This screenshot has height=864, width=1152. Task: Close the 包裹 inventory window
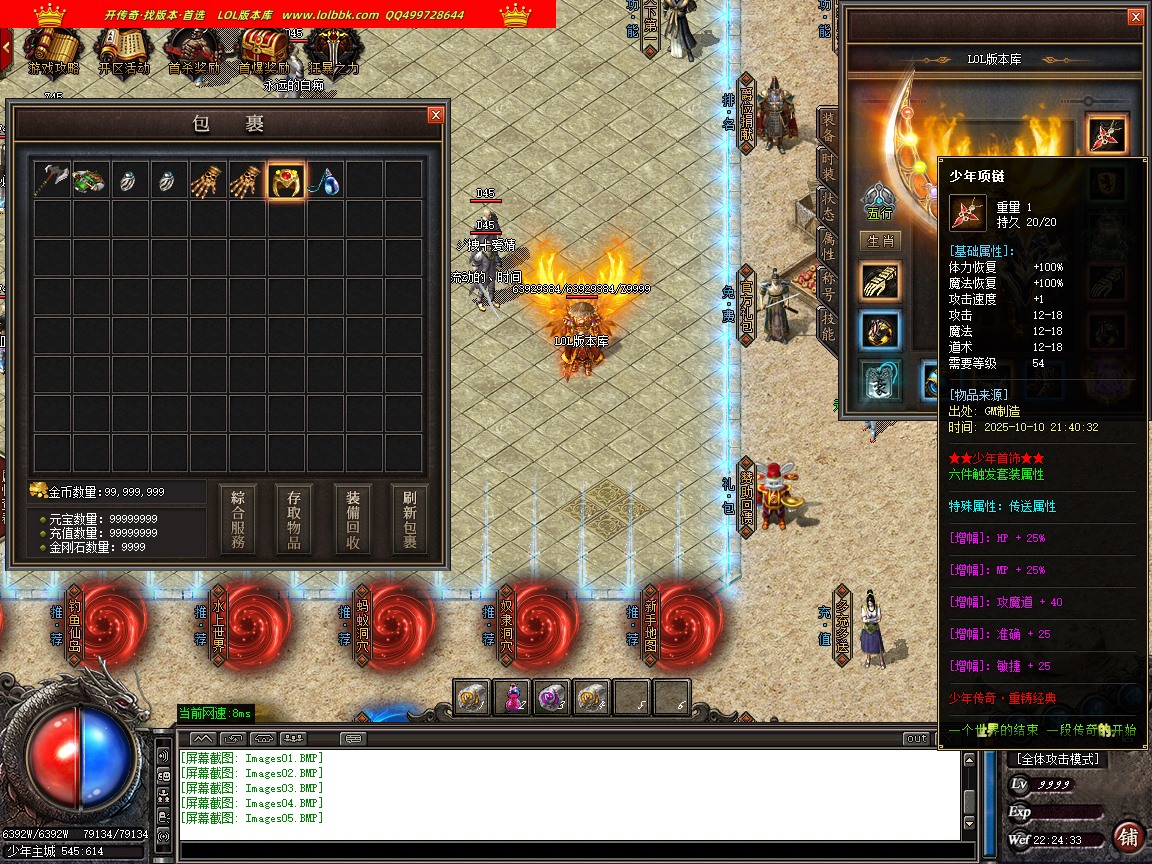click(x=435, y=115)
